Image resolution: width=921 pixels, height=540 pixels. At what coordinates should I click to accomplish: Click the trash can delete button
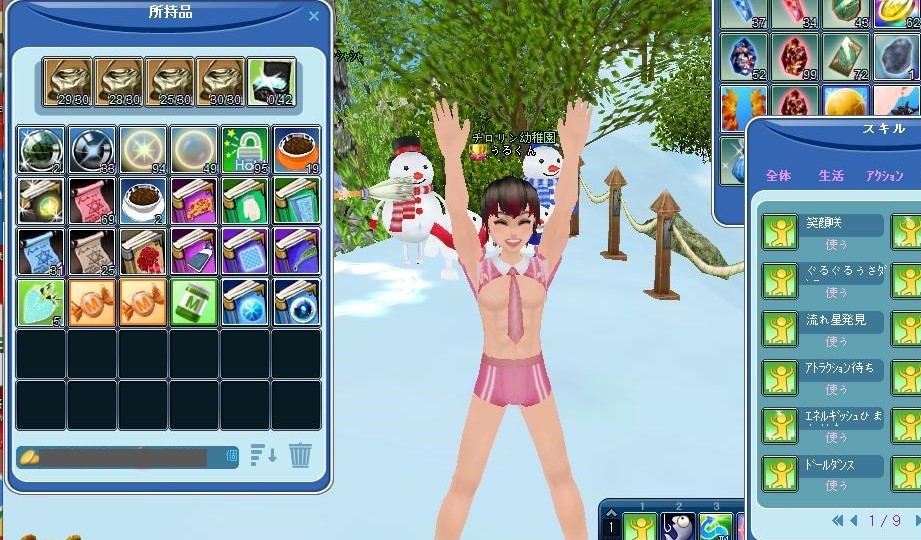[x=300, y=456]
